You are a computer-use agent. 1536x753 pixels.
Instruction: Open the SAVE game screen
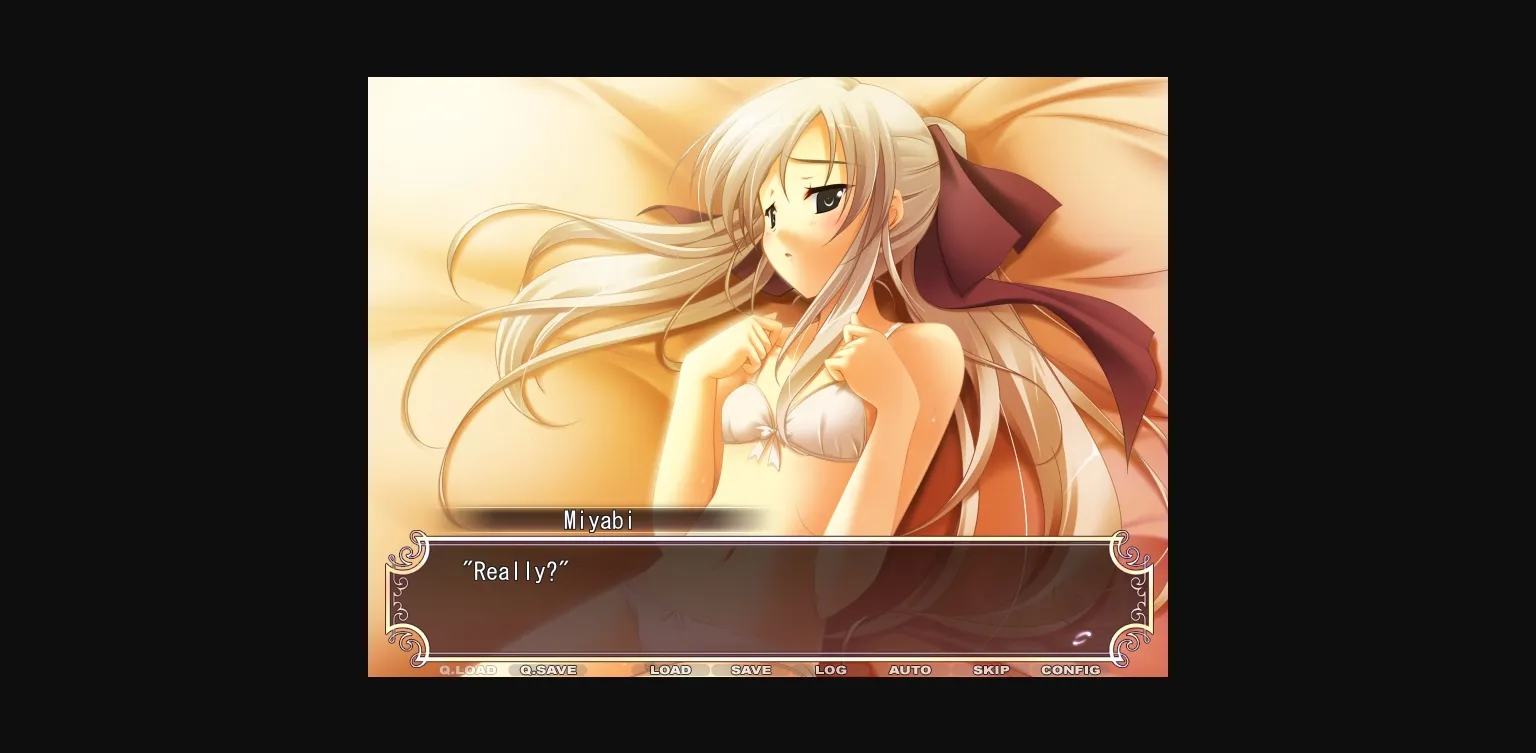point(751,670)
